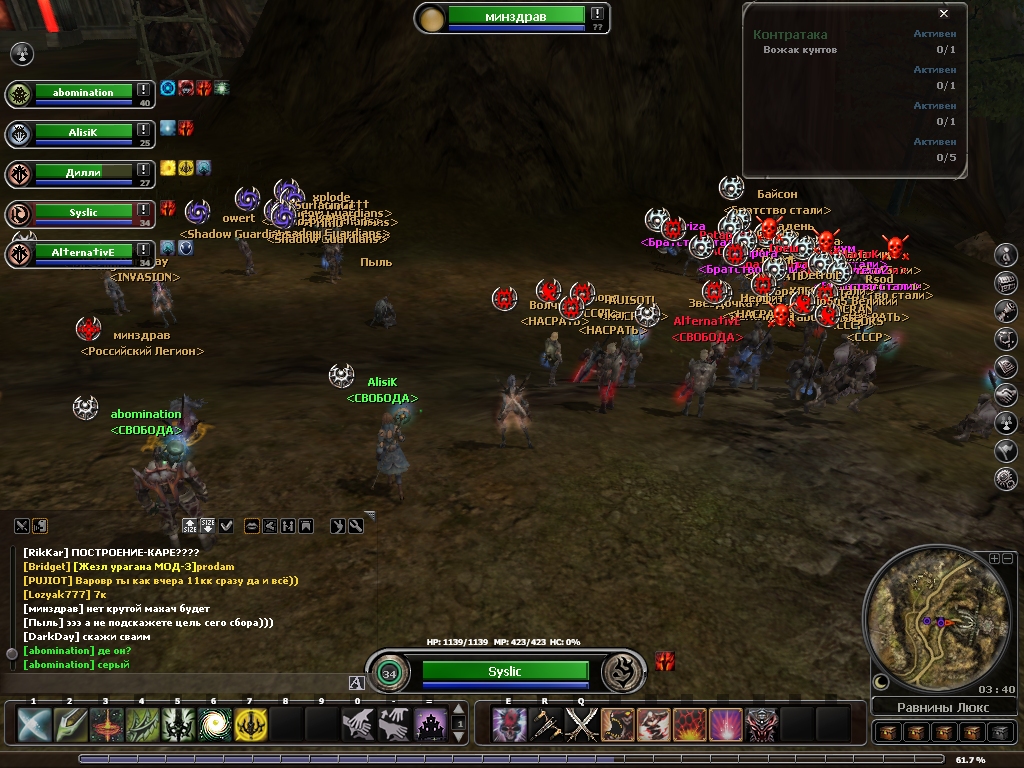The height and width of the screenshot is (768, 1024).
Task: Use the crossed swords skill in slot Q
Action: click(x=581, y=724)
